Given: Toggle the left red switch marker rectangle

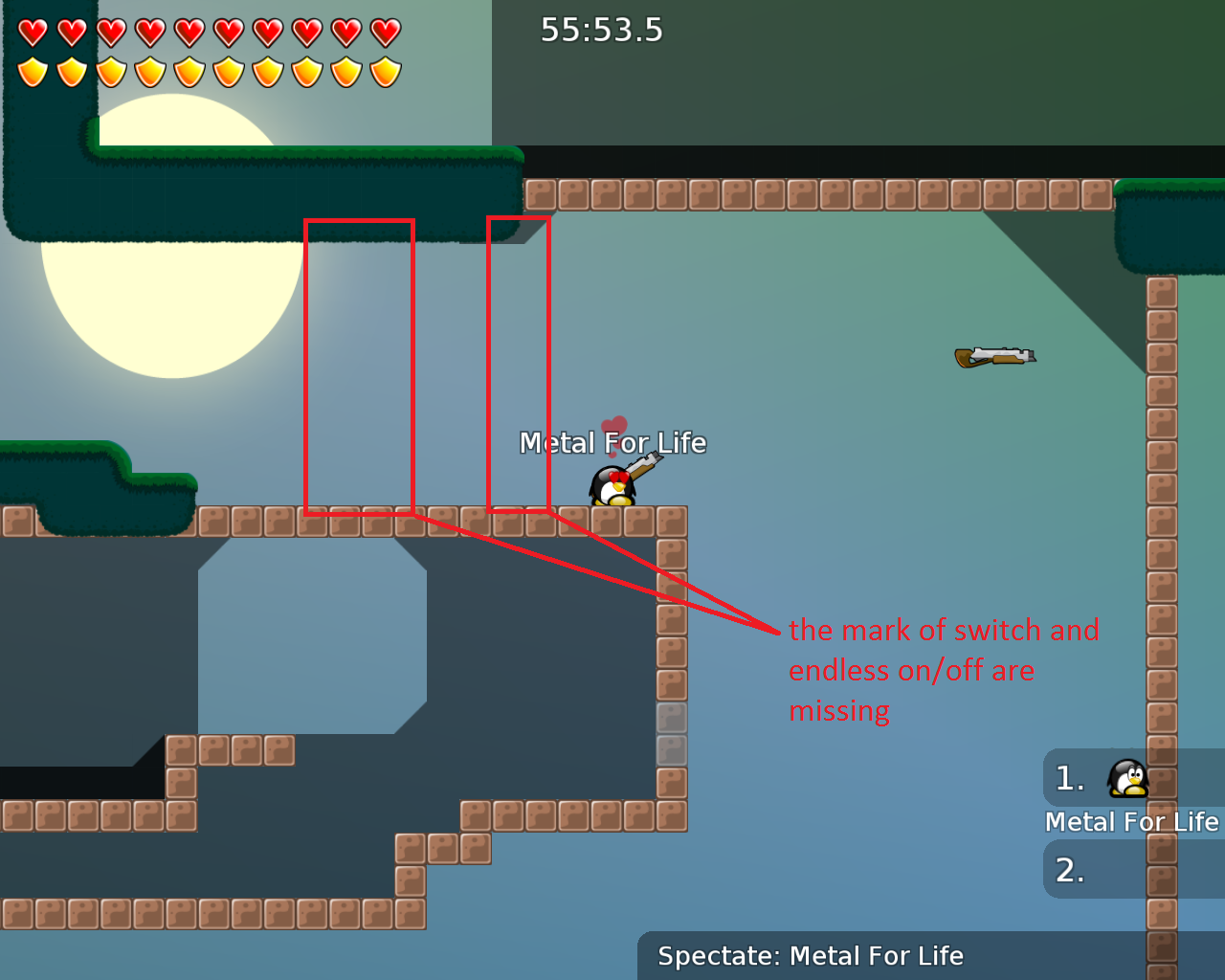Looking at the screenshot, I should (x=359, y=366).
